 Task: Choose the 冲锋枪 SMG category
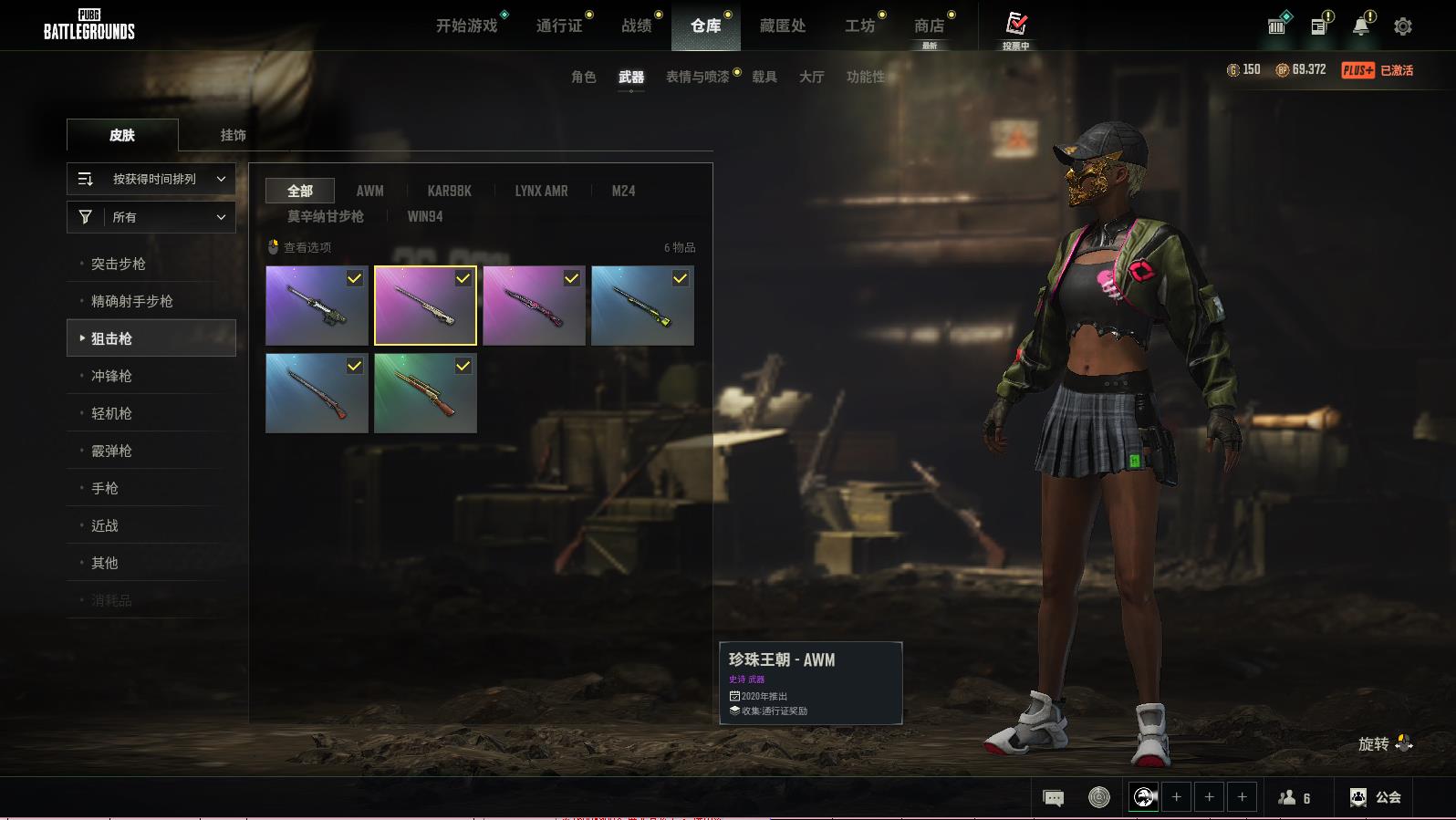111,376
